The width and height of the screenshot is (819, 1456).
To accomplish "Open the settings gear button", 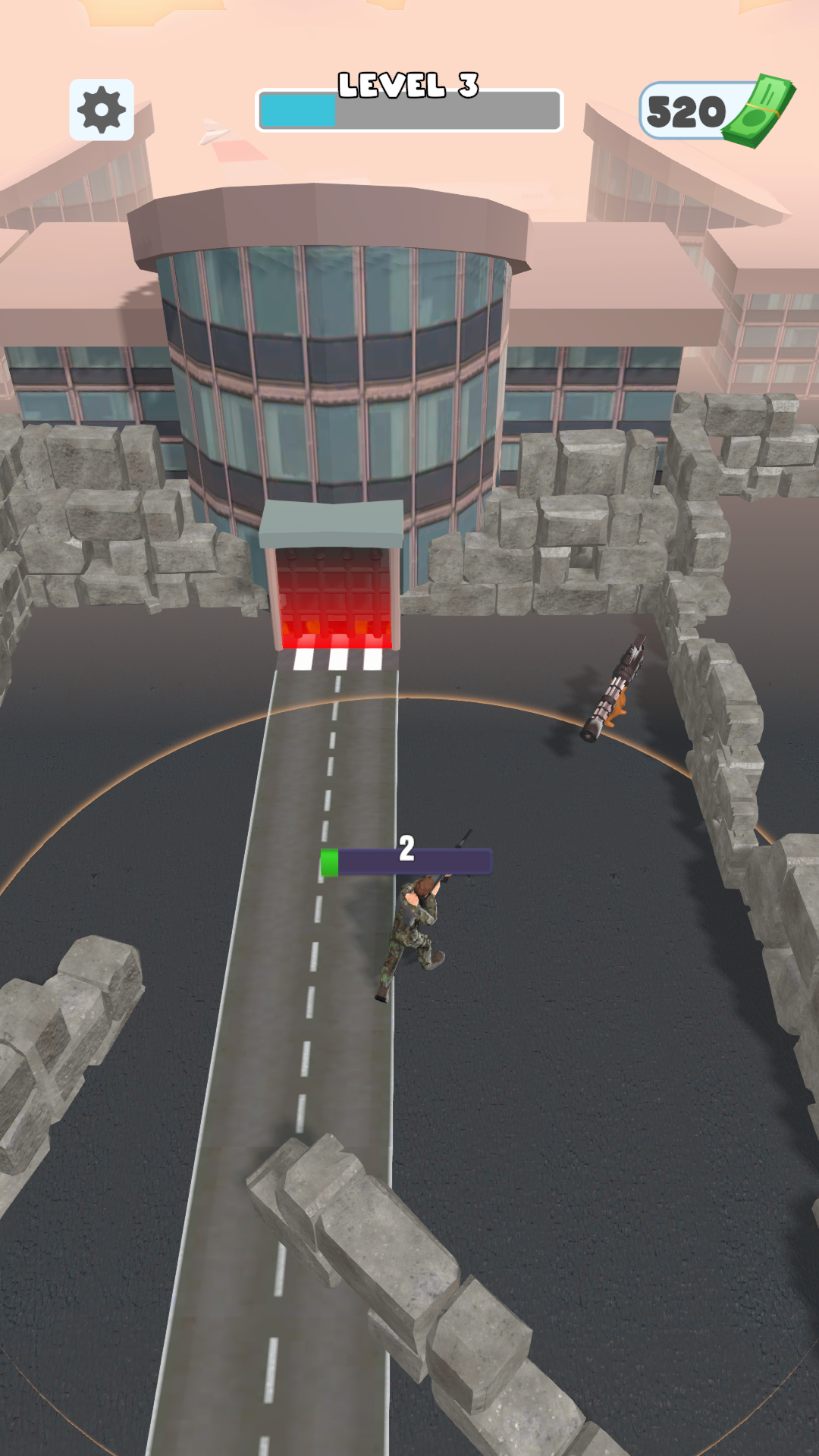I will (102, 110).
